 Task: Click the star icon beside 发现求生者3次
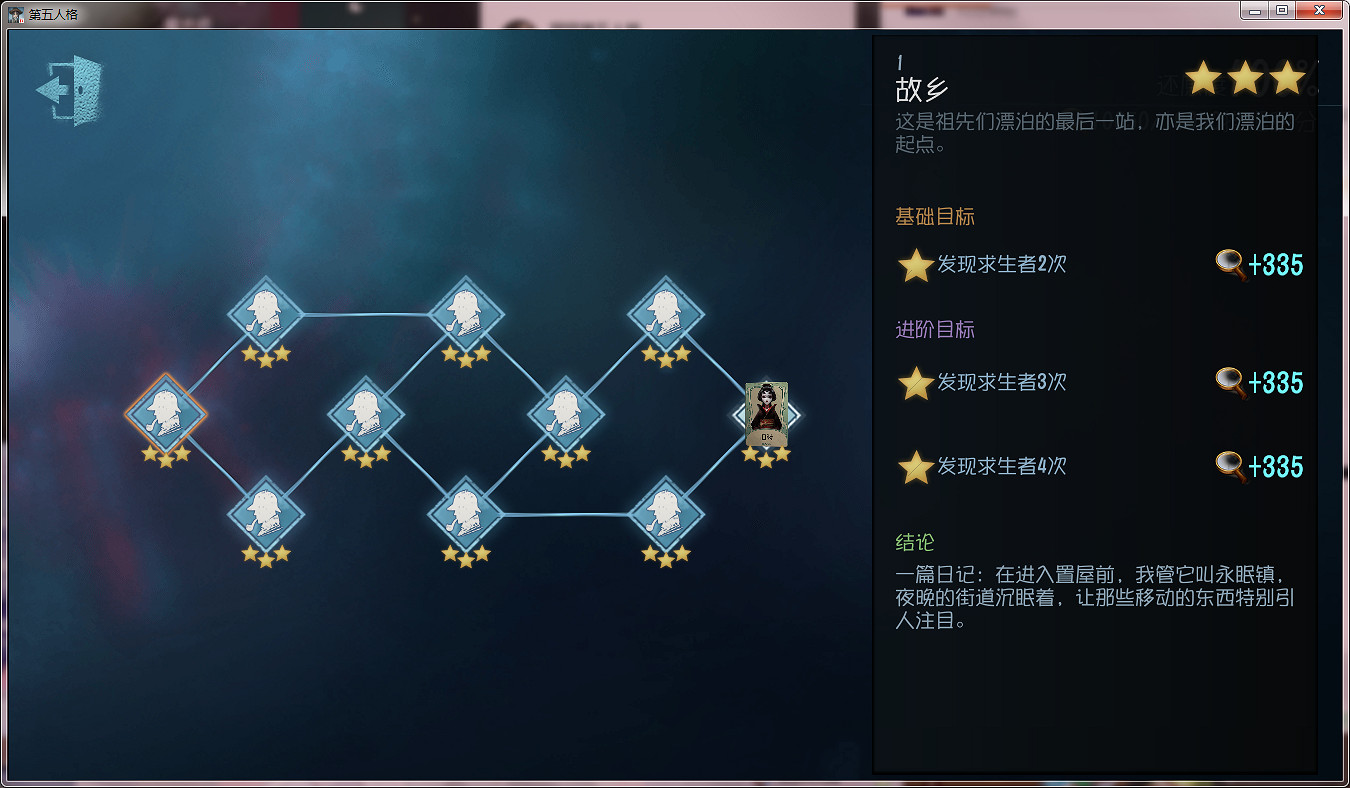915,383
